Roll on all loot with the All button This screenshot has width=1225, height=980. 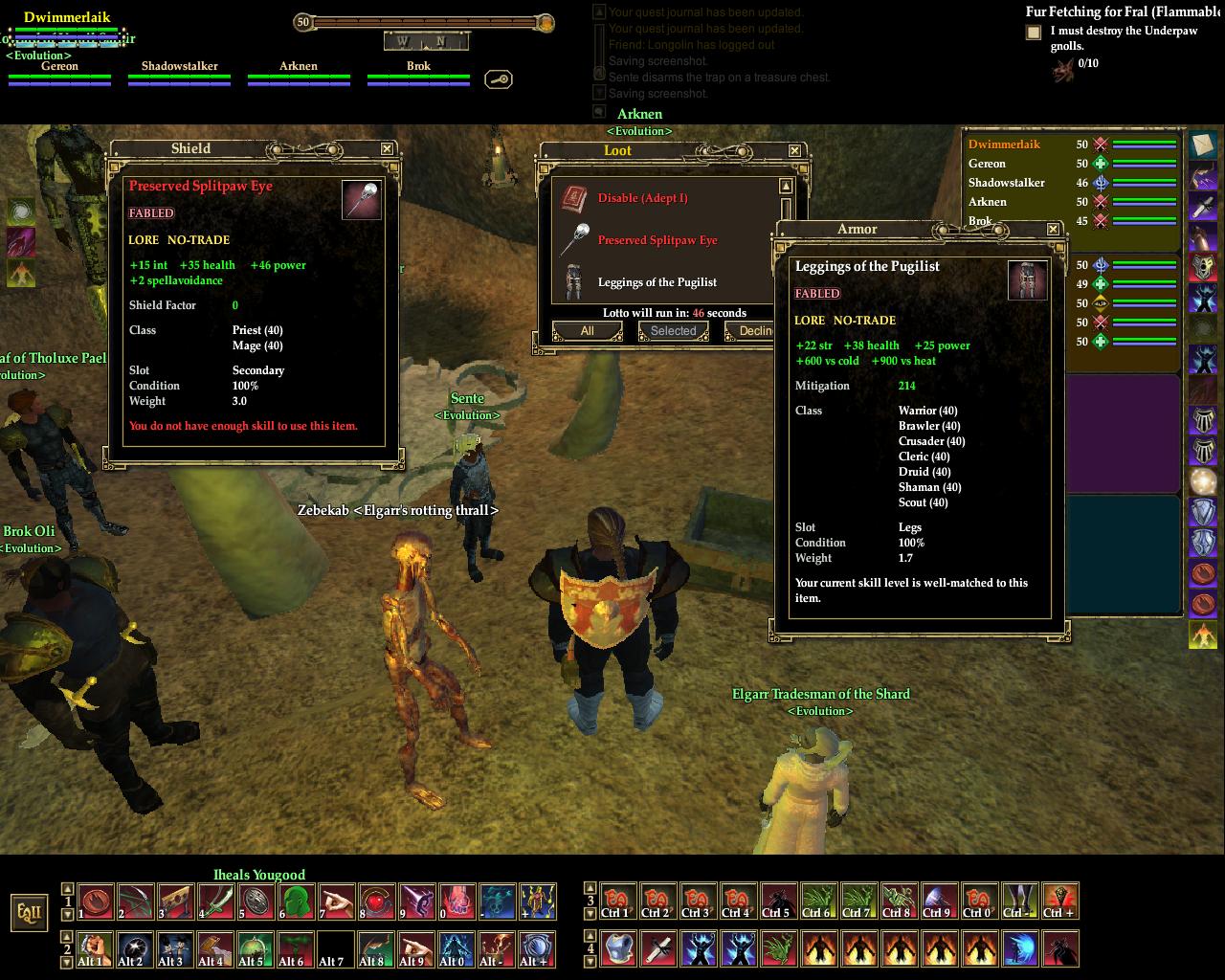click(587, 331)
